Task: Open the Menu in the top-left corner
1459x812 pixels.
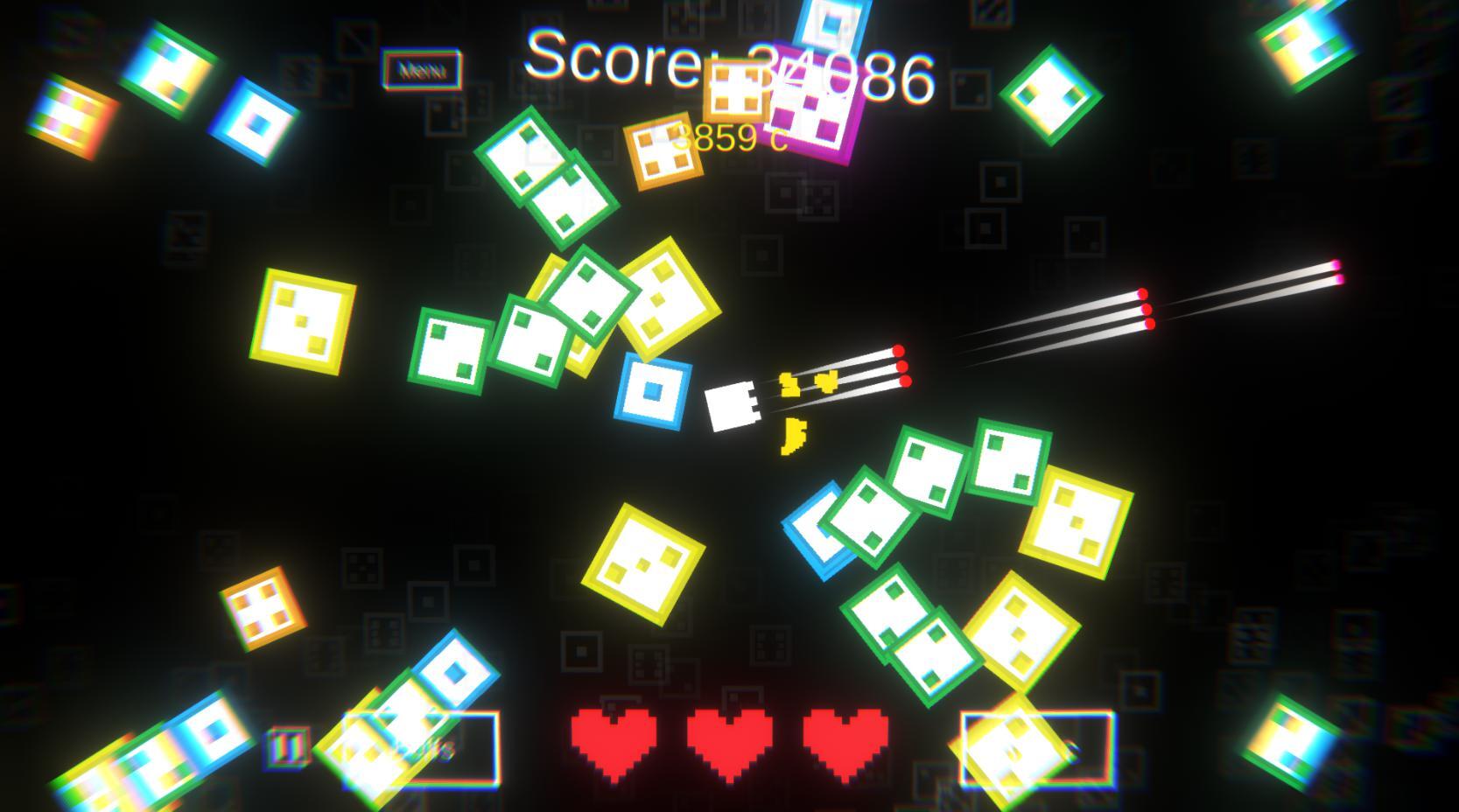Action: click(x=420, y=72)
